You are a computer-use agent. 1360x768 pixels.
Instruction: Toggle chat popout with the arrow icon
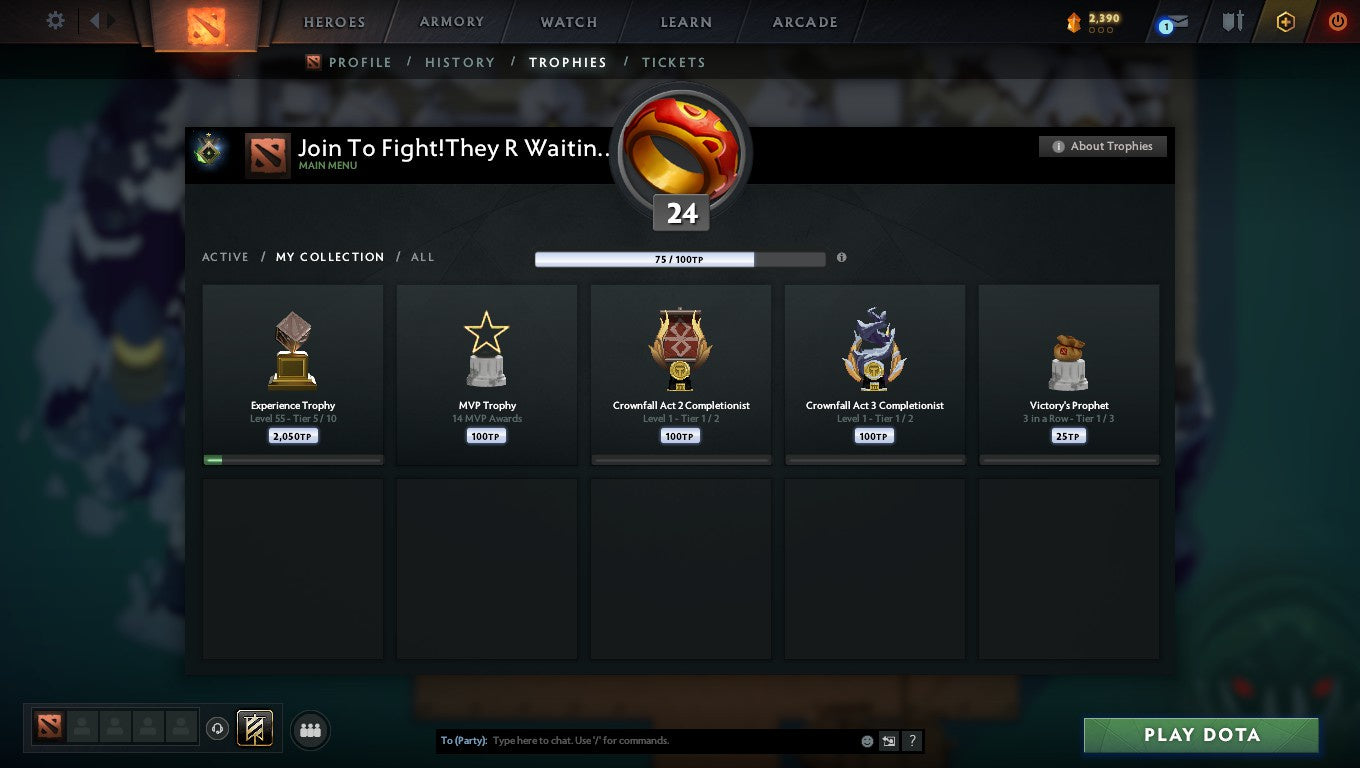(889, 741)
